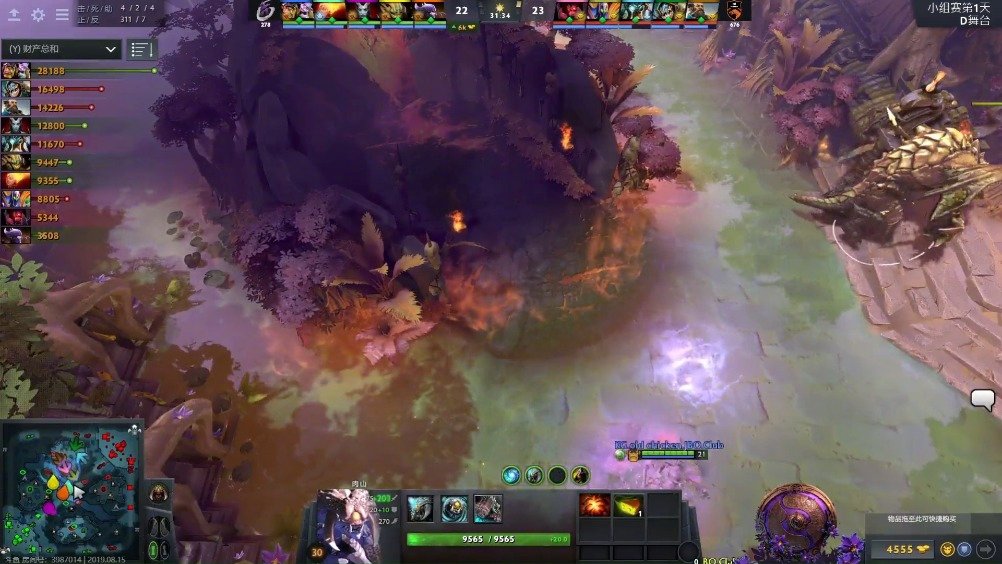This screenshot has height=564, width=1002.
Task: Click the Aegis item in Roshan's inventory
Action: pos(595,505)
